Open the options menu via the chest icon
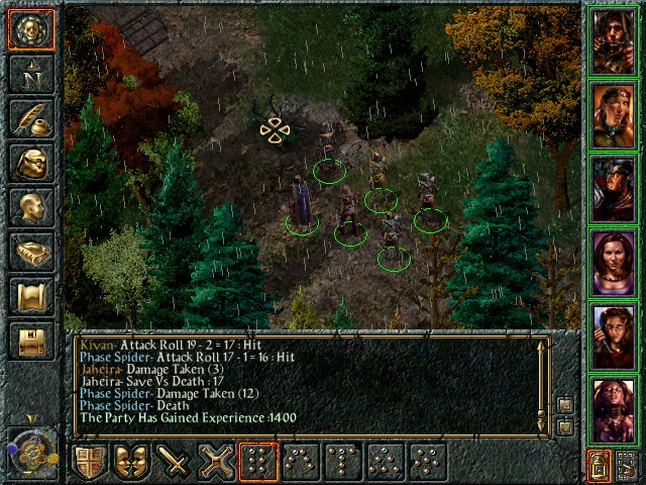The image size is (646, 485). click(30, 341)
